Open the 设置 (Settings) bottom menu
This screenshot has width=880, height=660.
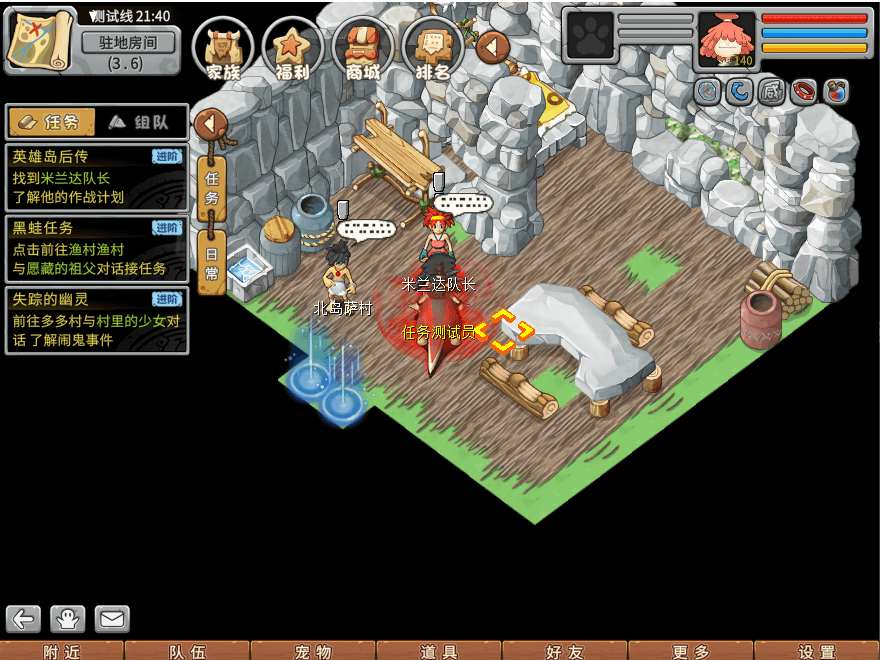[x=816, y=651]
